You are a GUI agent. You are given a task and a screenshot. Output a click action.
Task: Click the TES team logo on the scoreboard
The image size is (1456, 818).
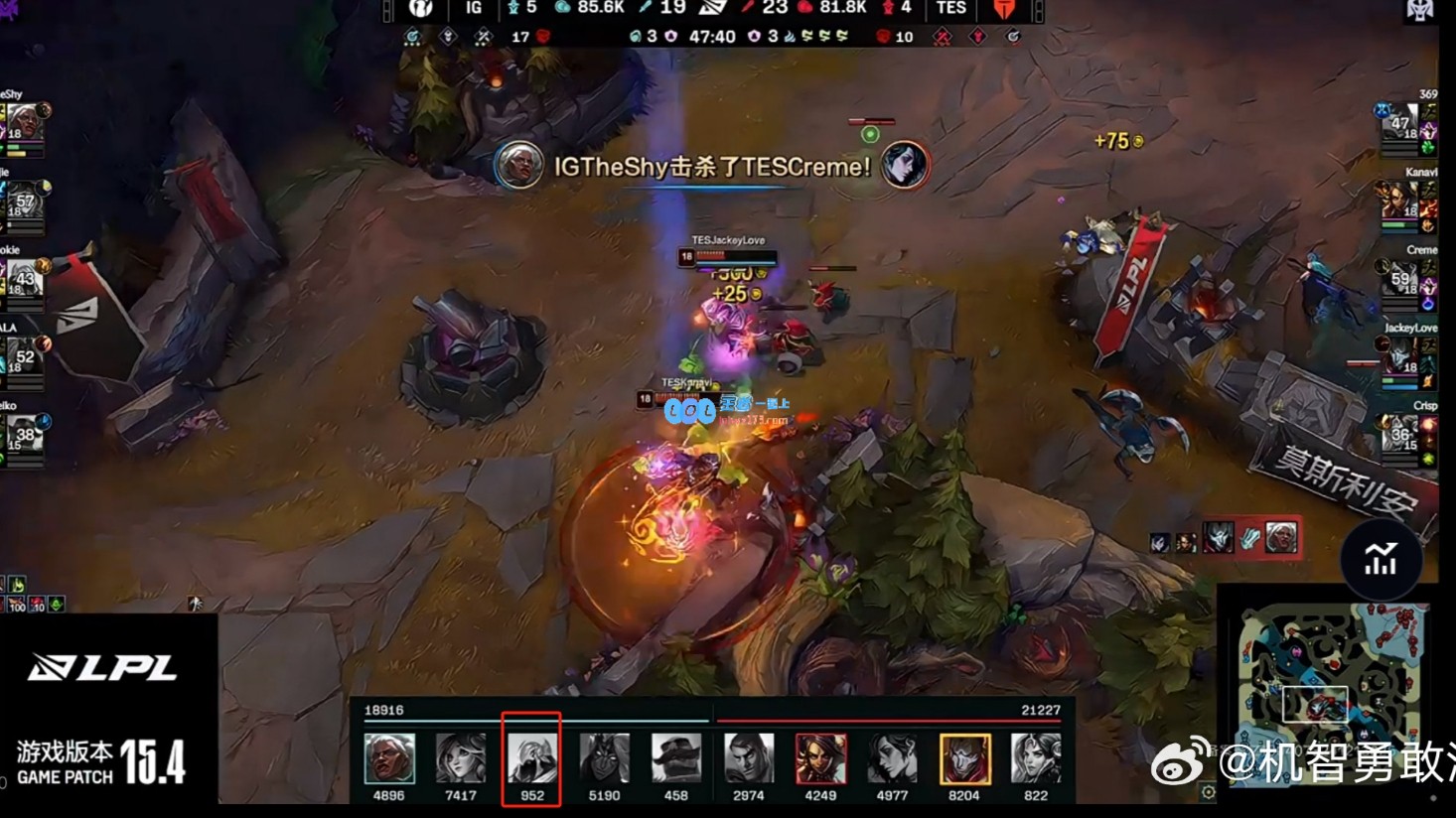pyautogui.click(x=1004, y=9)
